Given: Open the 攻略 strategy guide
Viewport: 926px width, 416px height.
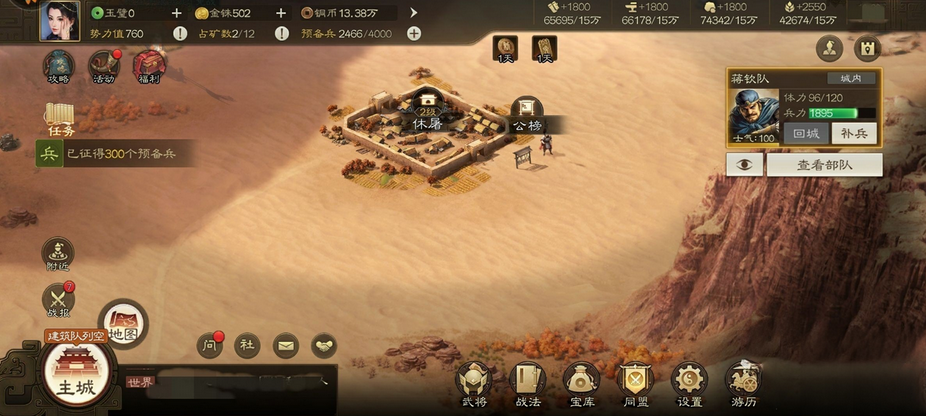Looking at the screenshot, I should pos(58,67).
